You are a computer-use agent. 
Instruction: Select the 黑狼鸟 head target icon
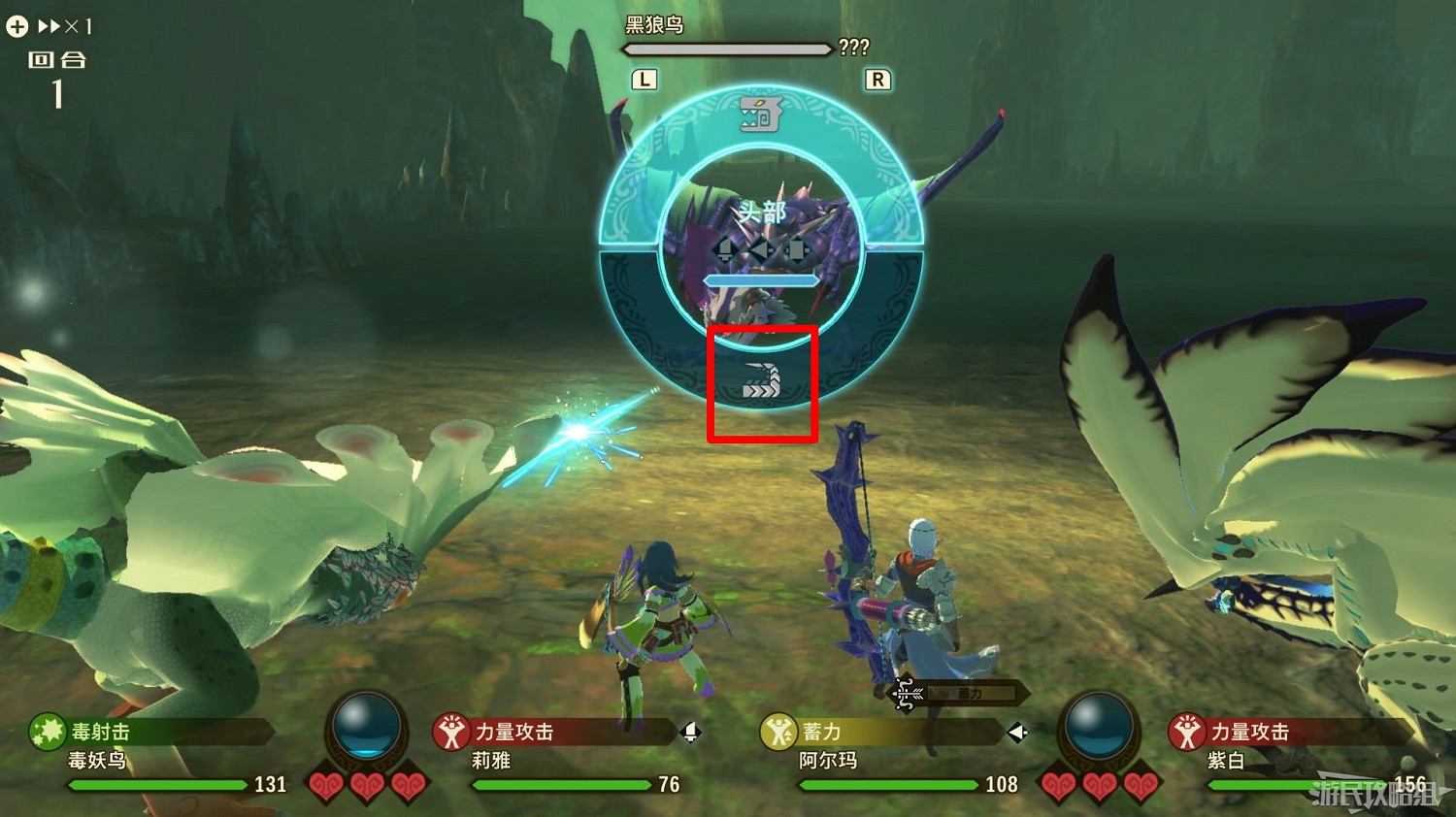(x=762, y=114)
